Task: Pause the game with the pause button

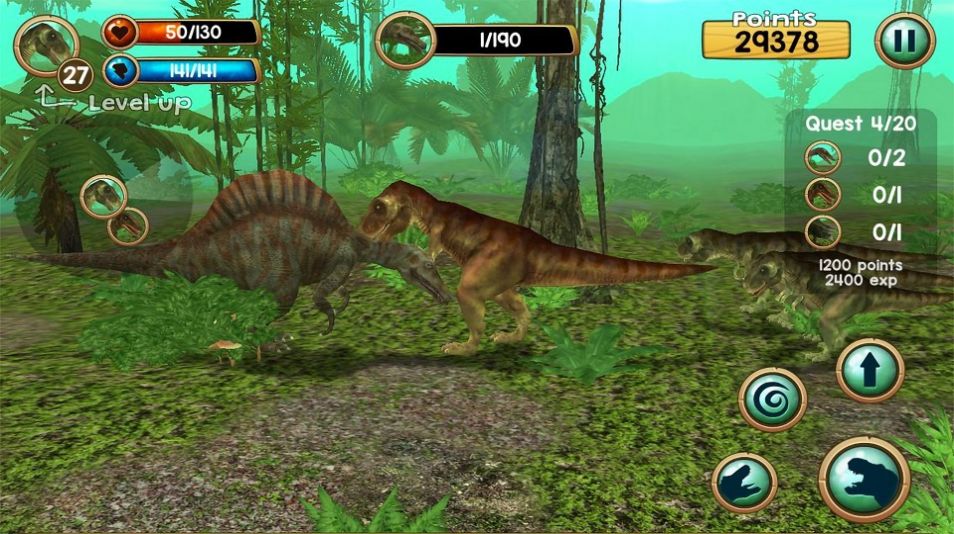Action: tap(904, 41)
